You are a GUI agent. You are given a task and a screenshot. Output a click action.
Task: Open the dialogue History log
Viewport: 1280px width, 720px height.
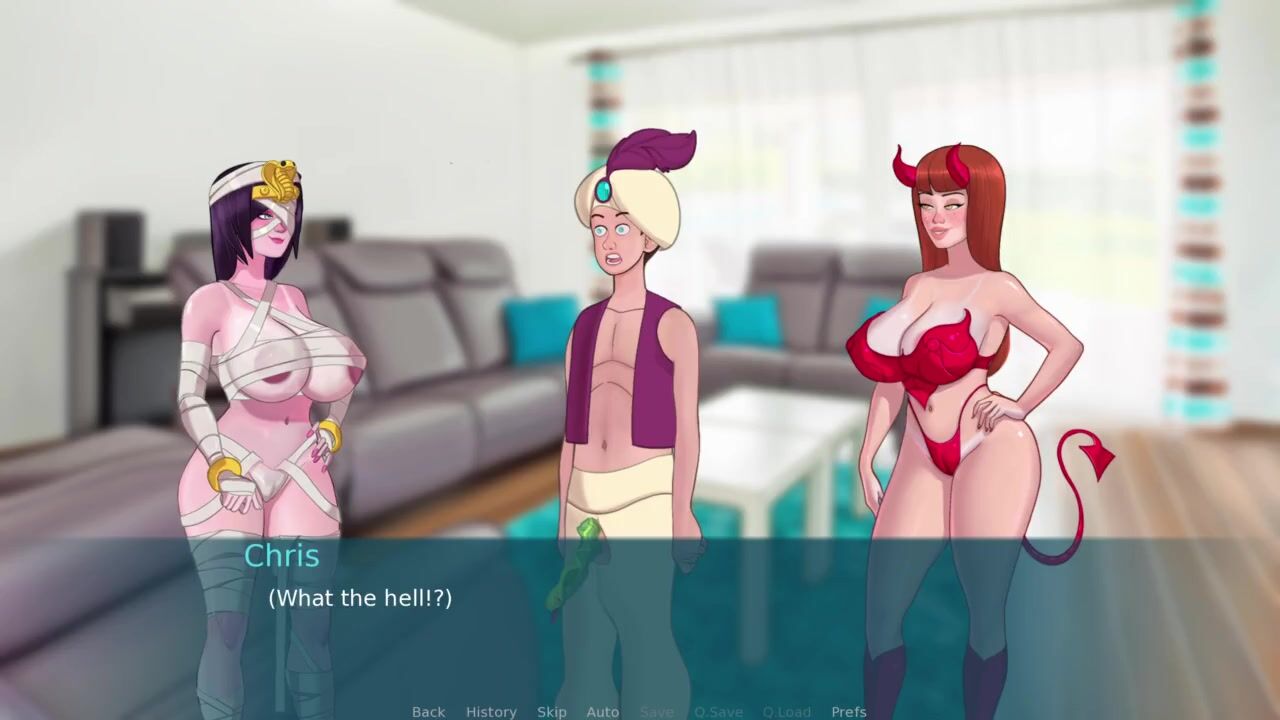[491, 711]
